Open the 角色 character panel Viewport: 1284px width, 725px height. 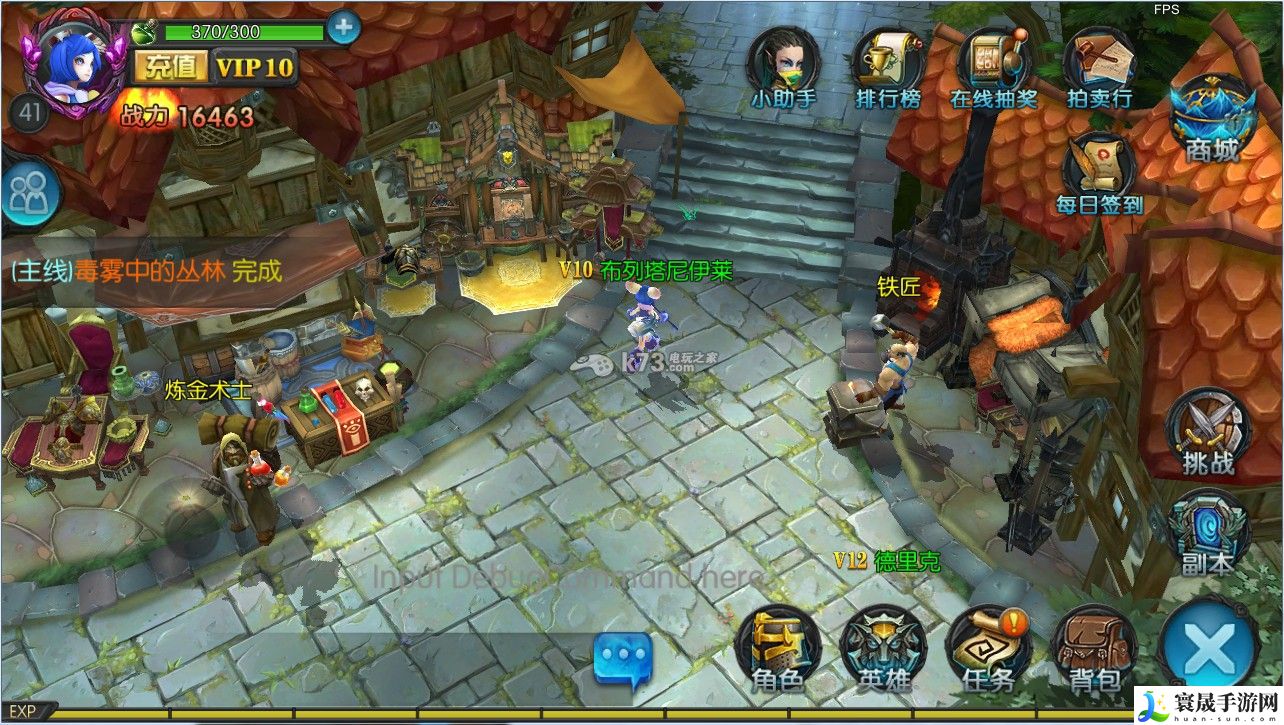778,649
